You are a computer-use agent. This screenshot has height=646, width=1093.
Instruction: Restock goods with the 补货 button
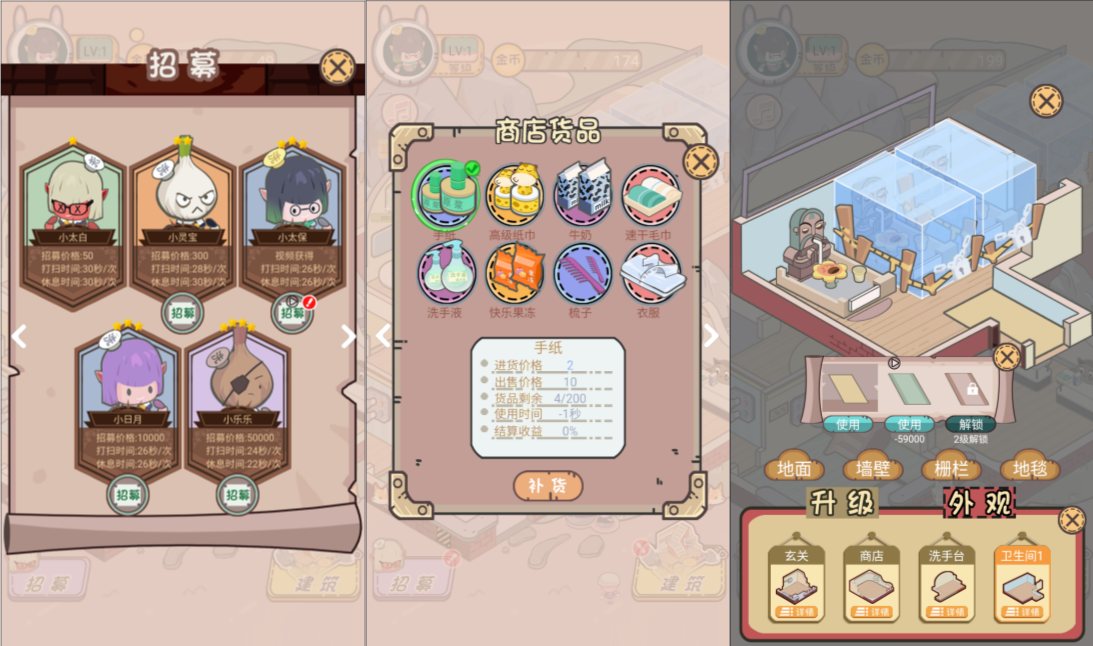[x=548, y=485]
